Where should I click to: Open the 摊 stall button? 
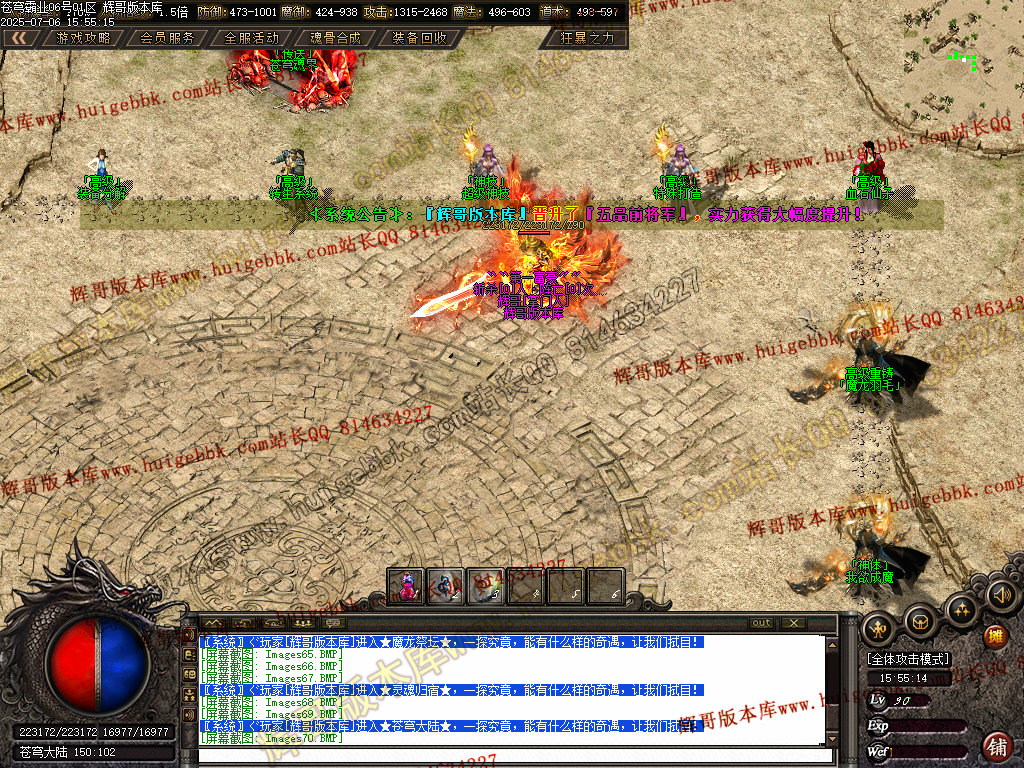[995, 636]
